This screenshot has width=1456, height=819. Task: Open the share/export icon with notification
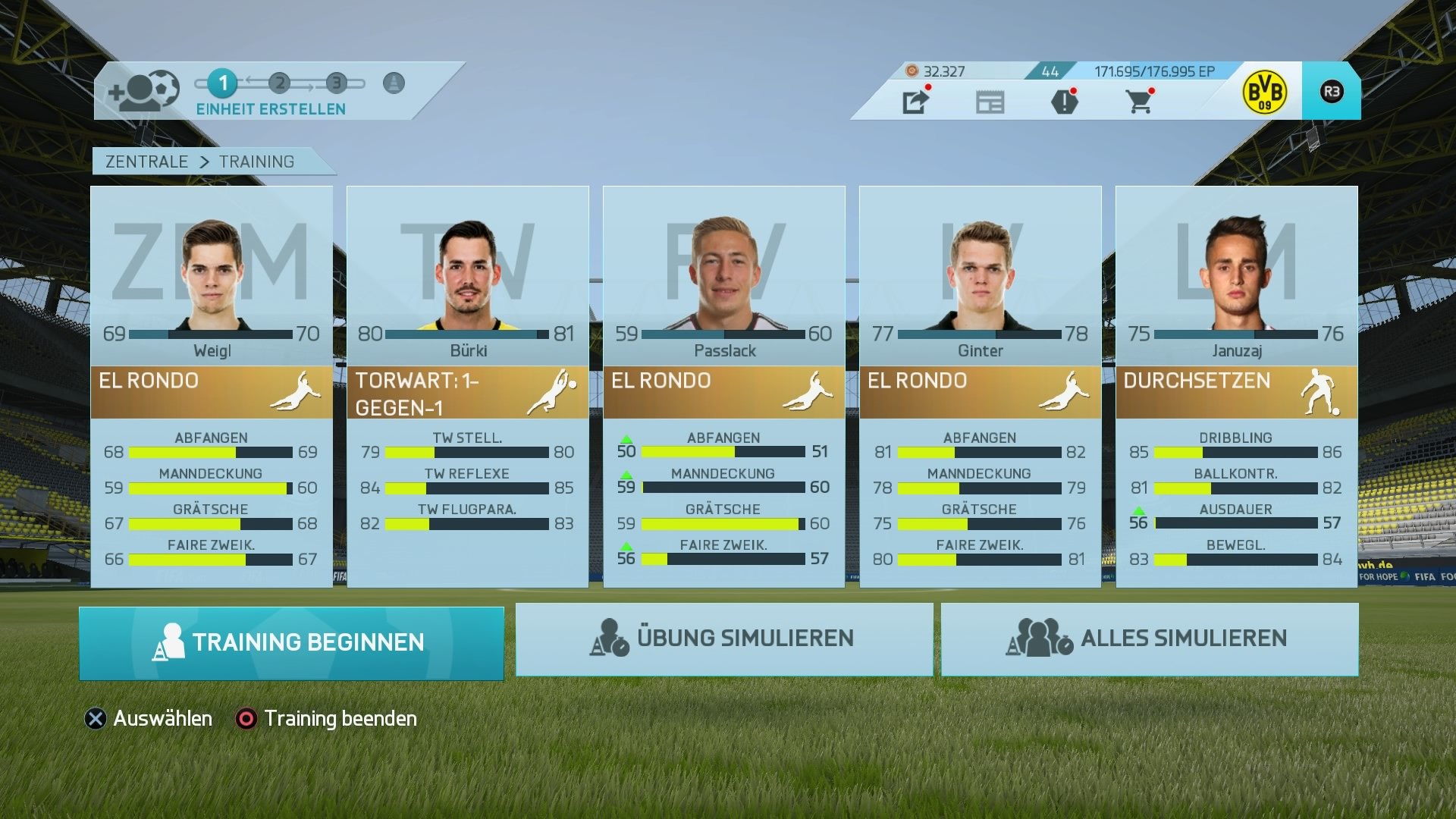coord(916,102)
